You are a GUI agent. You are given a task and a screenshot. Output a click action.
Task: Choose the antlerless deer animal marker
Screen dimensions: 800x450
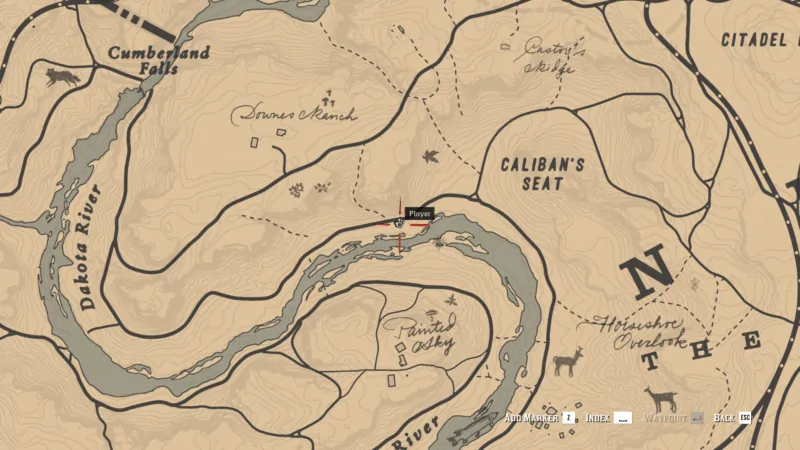659,398
